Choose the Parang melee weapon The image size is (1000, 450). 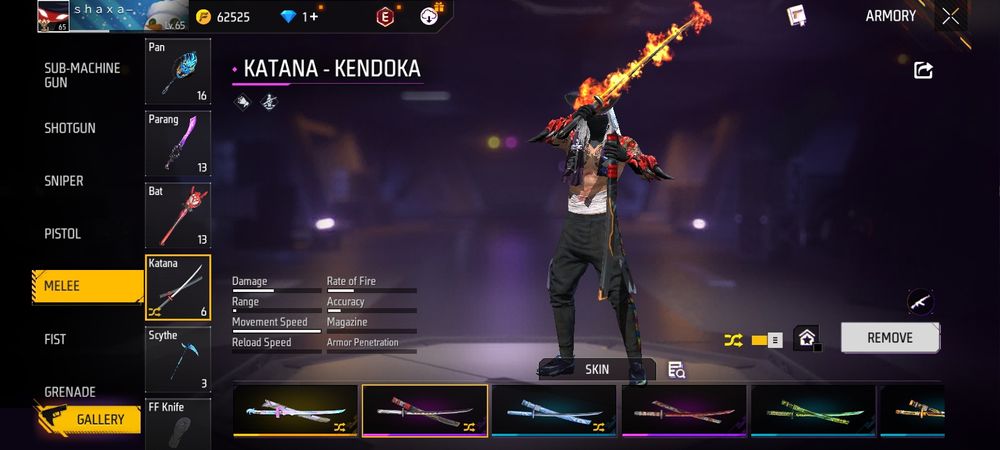point(178,143)
